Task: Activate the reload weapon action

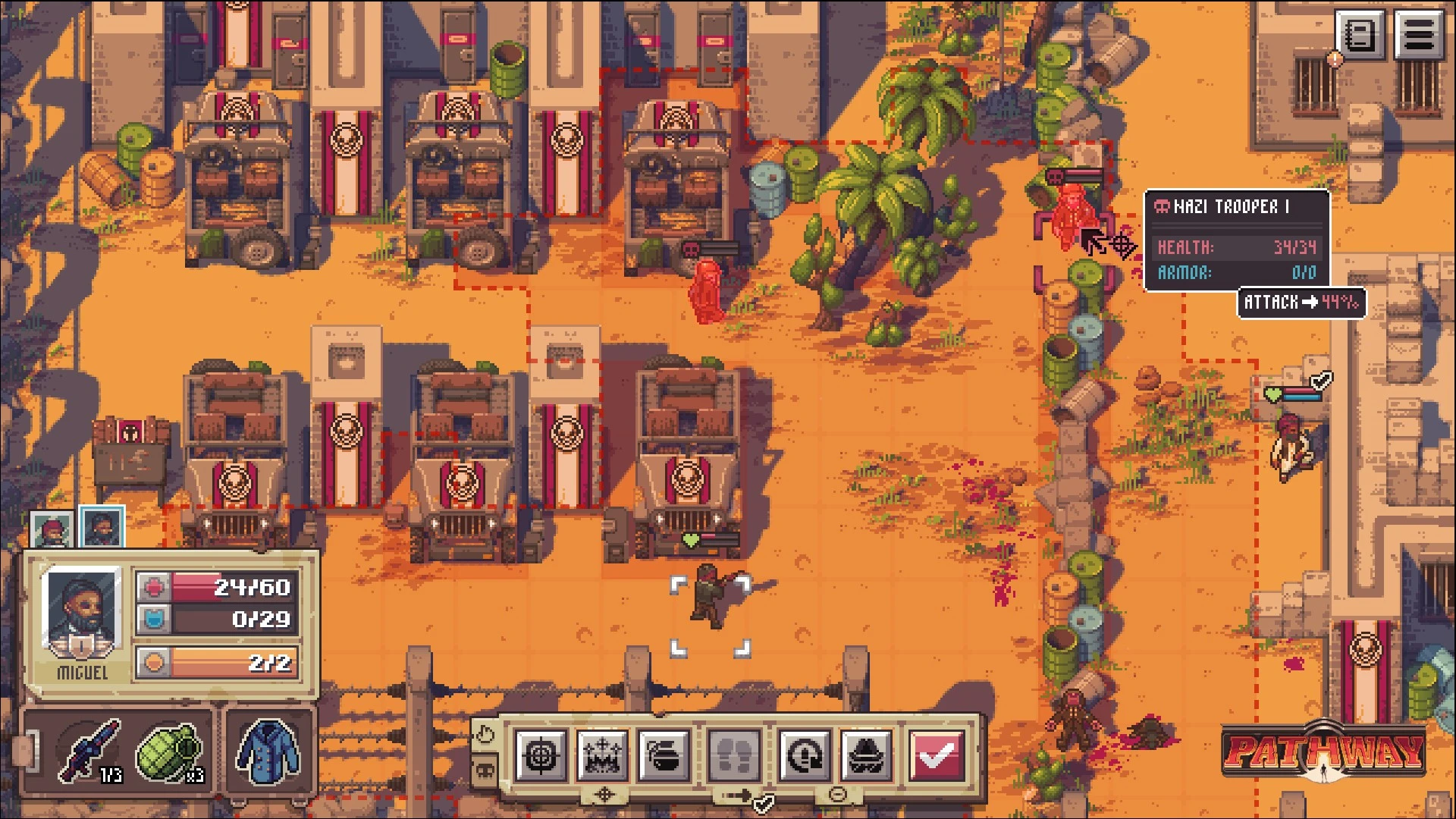Action: pos(805,755)
